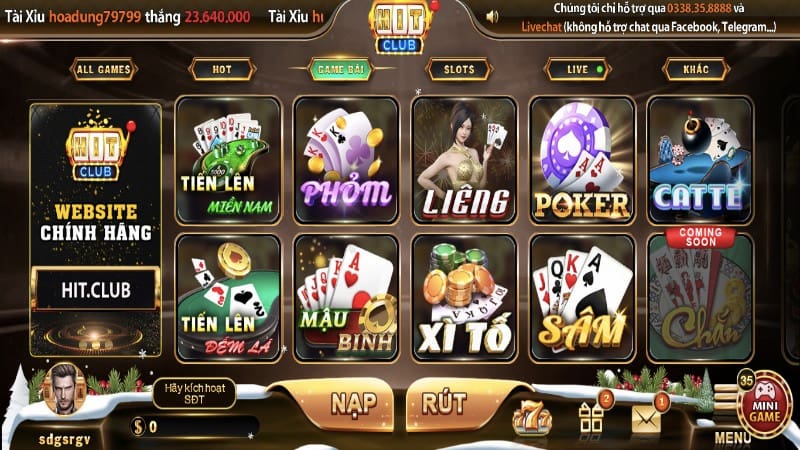This screenshot has width=800, height=450.
Task: Open the Live games tab
Action: coord(577,69)
